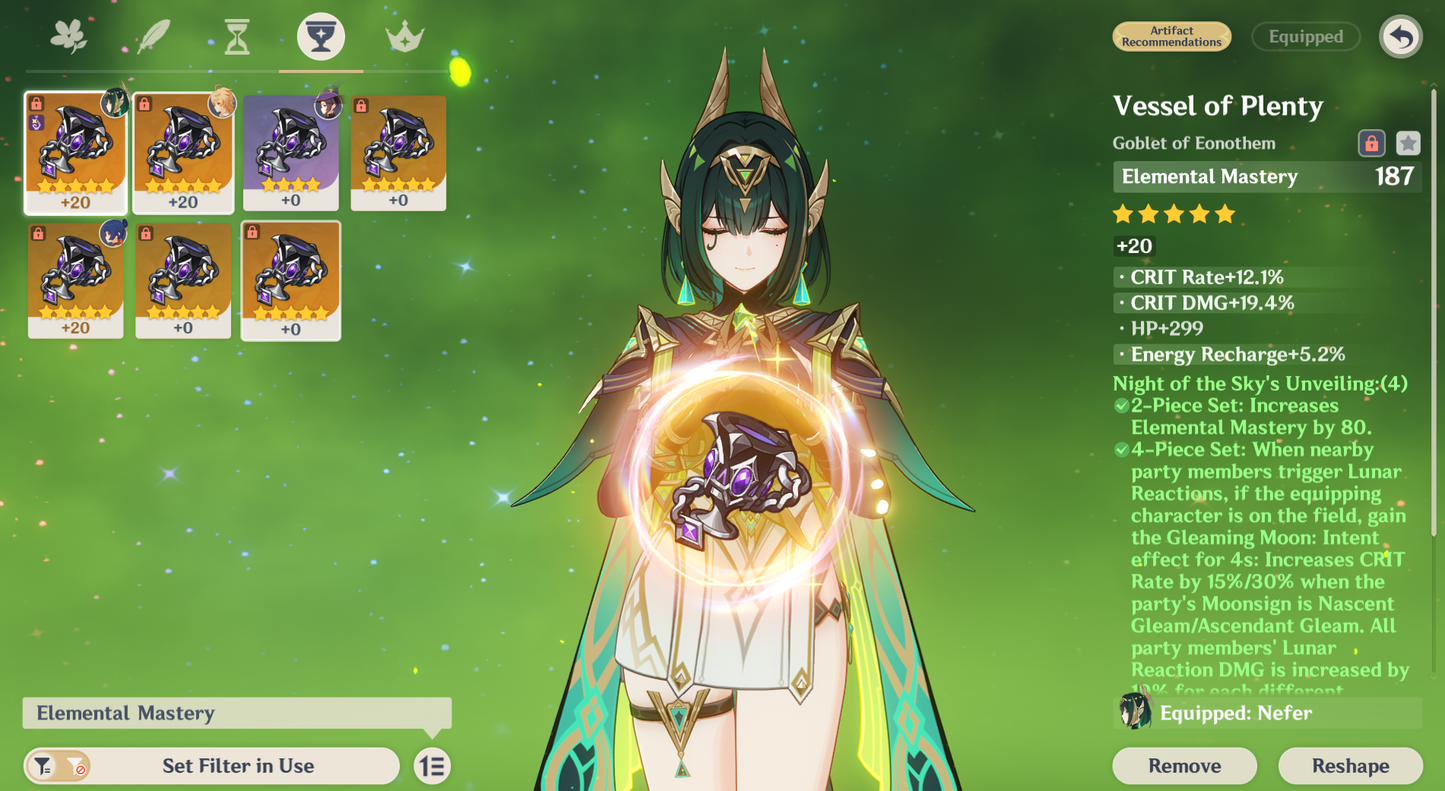The height and width of the screenshot is (791, 1445).
Task: Click Nefer's portrait beside Equipped label
Action: click(x=1135, y=713)
